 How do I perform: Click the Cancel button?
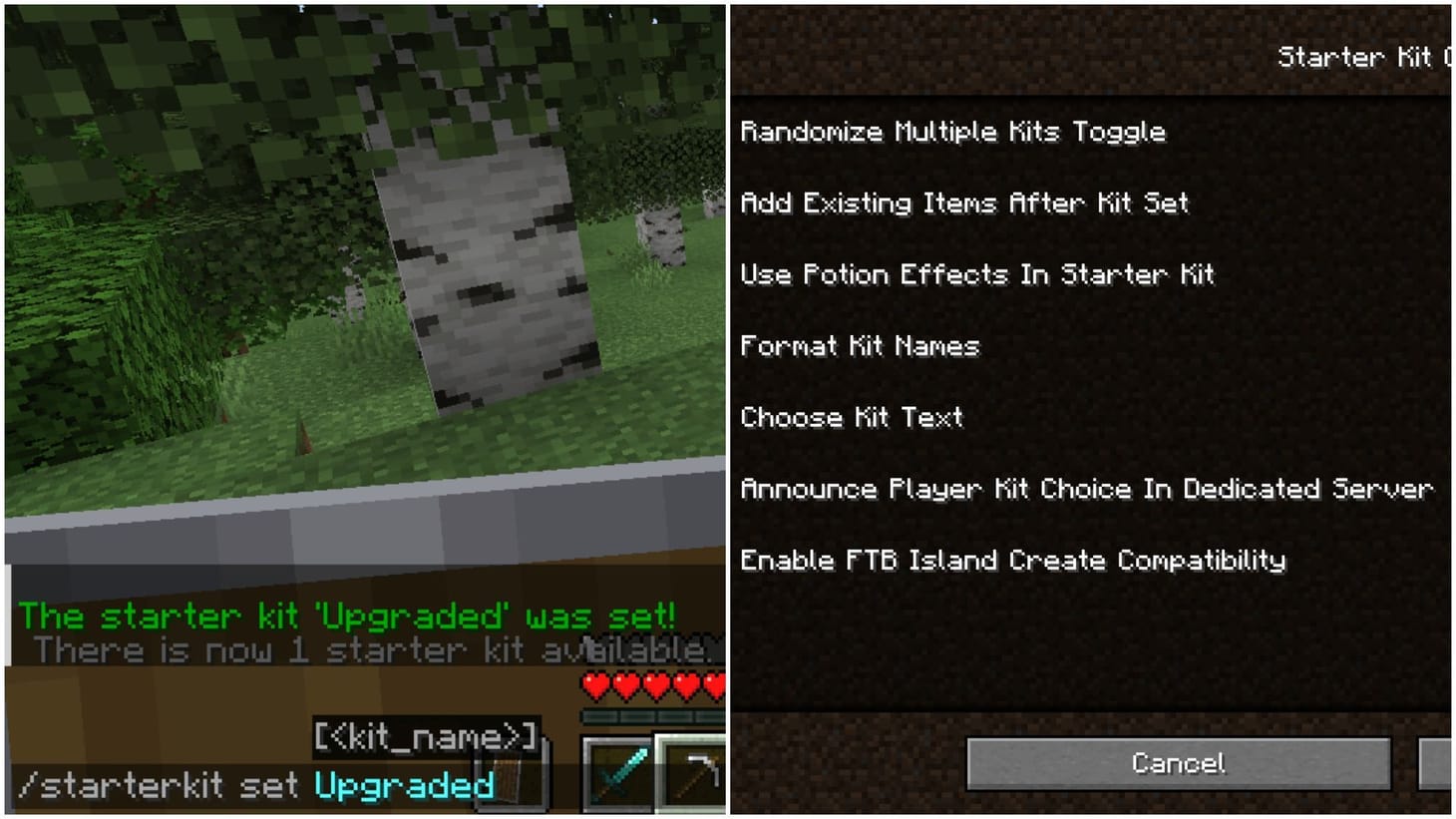pyautogui.click(x=1179, y=763)
